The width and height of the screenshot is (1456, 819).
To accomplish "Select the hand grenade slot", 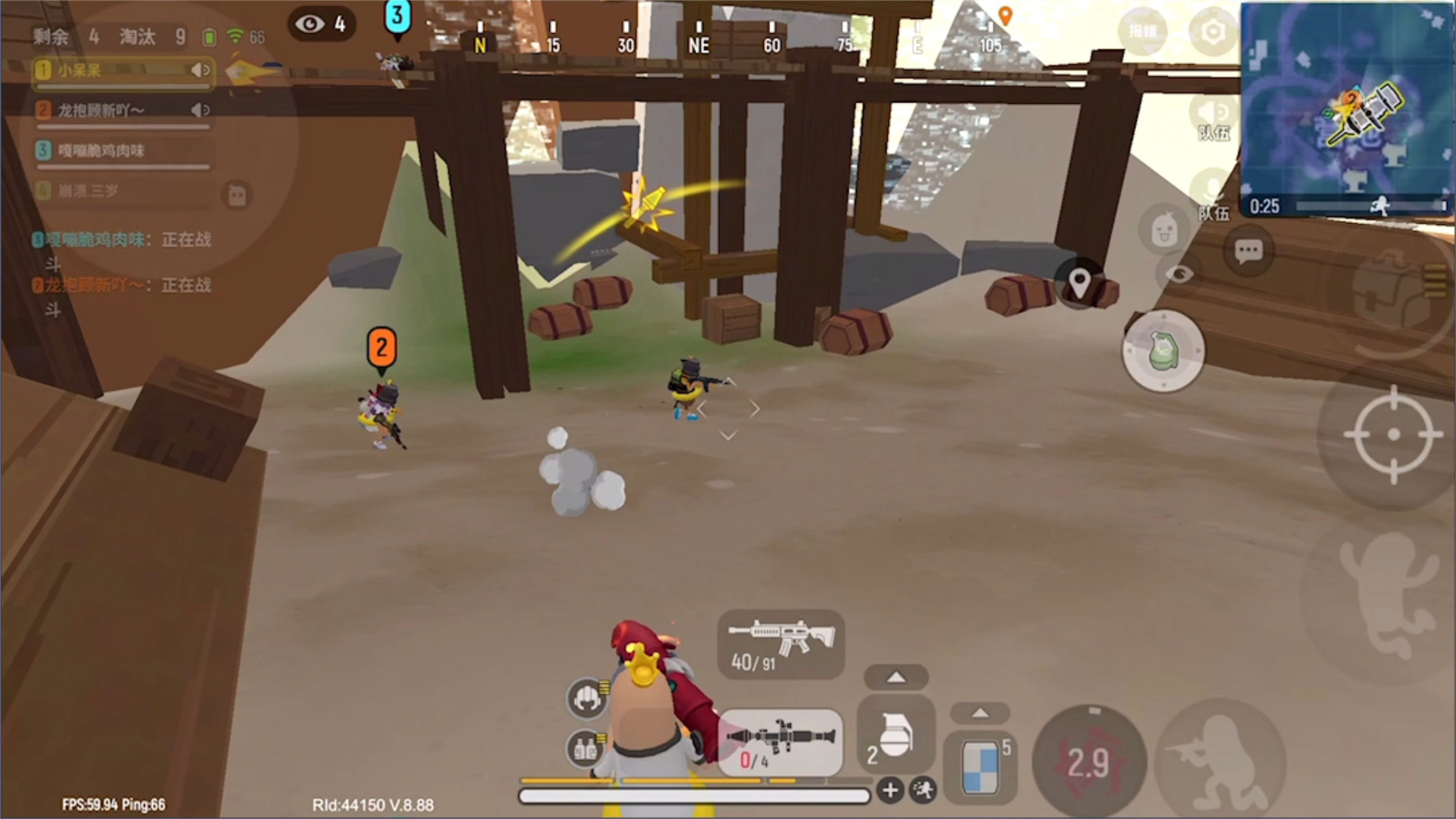I will click(896, 735).
